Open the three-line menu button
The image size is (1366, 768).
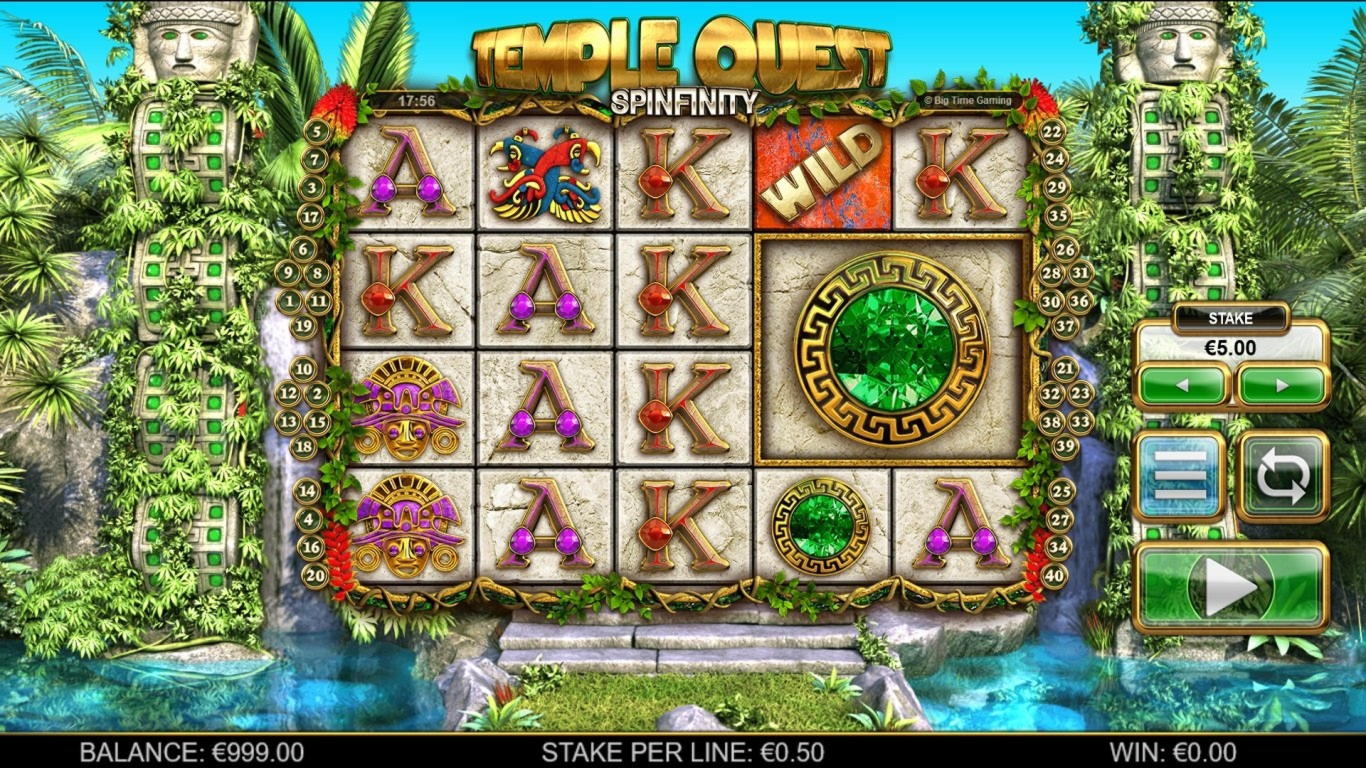[1181, 477]
